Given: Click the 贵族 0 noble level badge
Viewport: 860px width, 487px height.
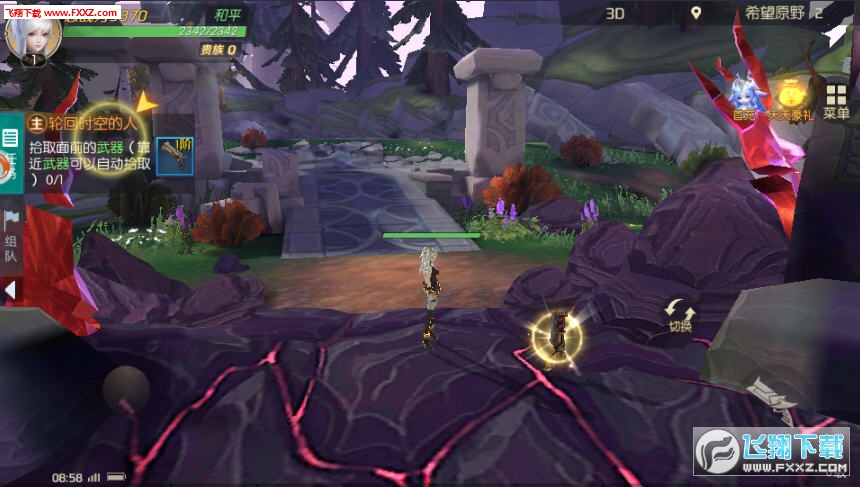Looking at the screenshot, I should 217,49.
